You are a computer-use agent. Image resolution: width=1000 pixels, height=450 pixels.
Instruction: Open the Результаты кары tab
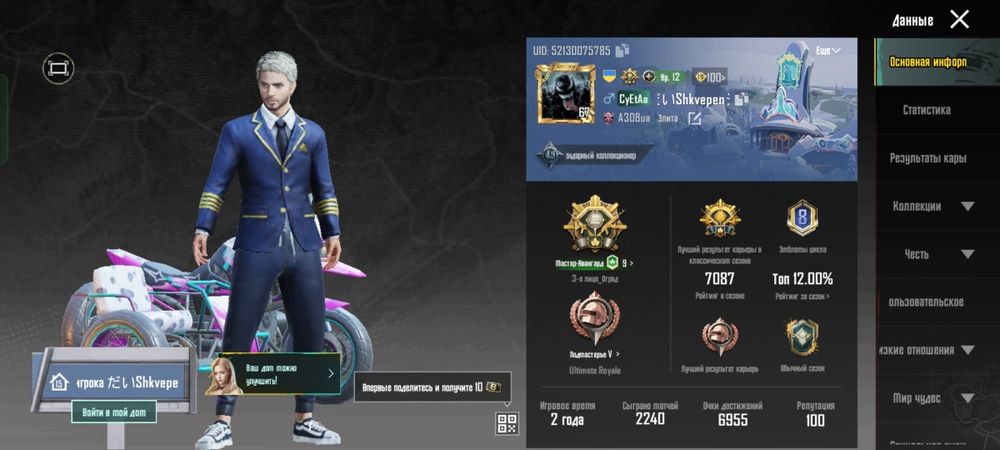(928, 158)
